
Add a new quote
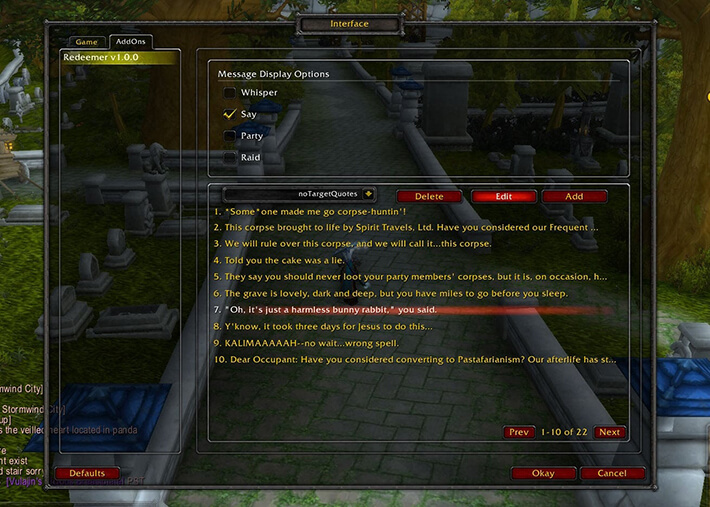pos(574,196)
